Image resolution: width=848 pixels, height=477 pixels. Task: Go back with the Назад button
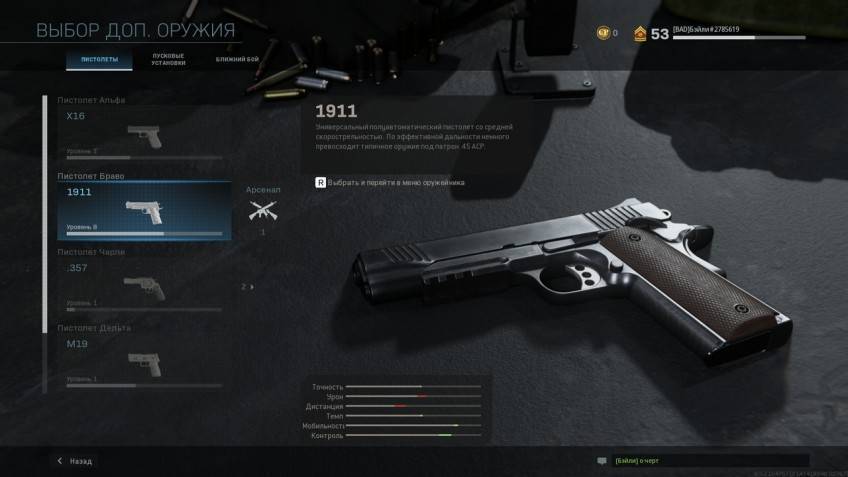pyautogui.click(x=75, y=461)
